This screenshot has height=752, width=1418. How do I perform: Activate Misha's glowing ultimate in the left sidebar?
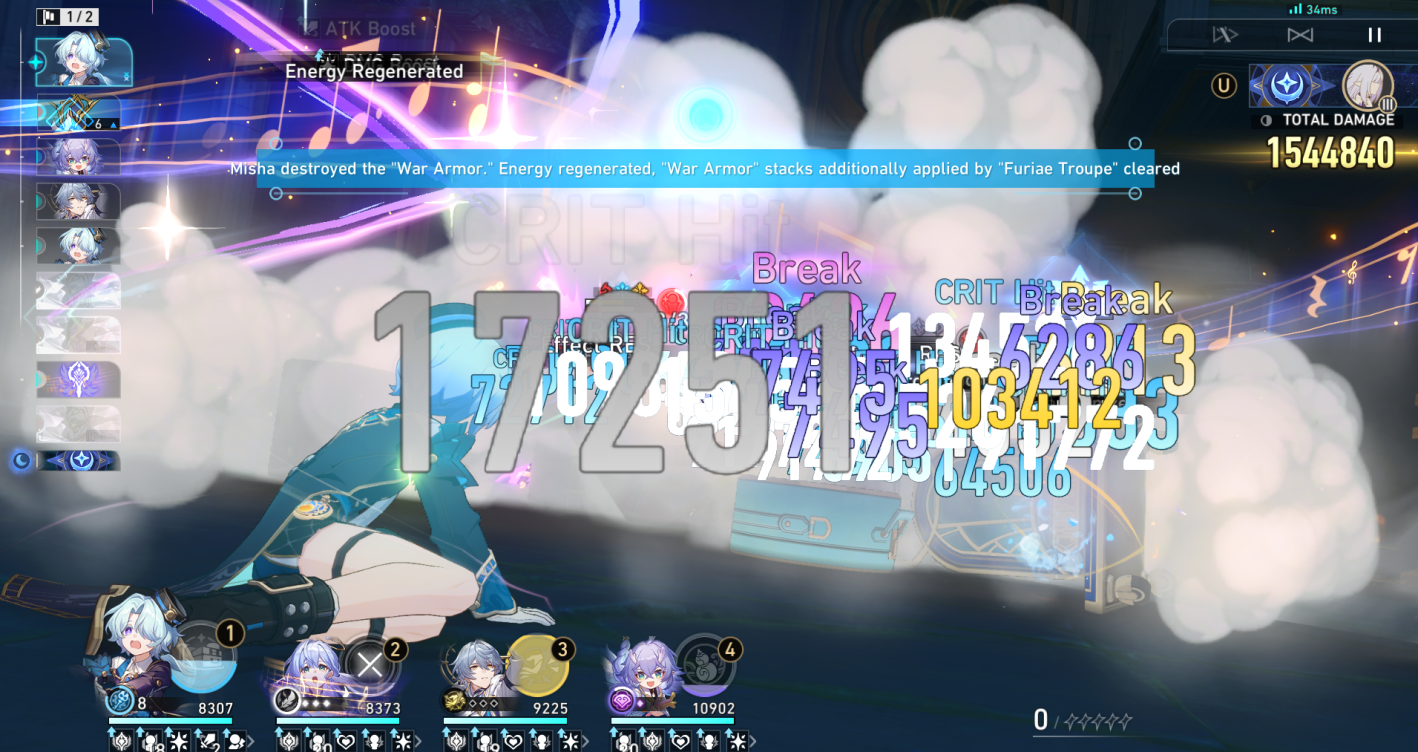[x=35, y=62]
